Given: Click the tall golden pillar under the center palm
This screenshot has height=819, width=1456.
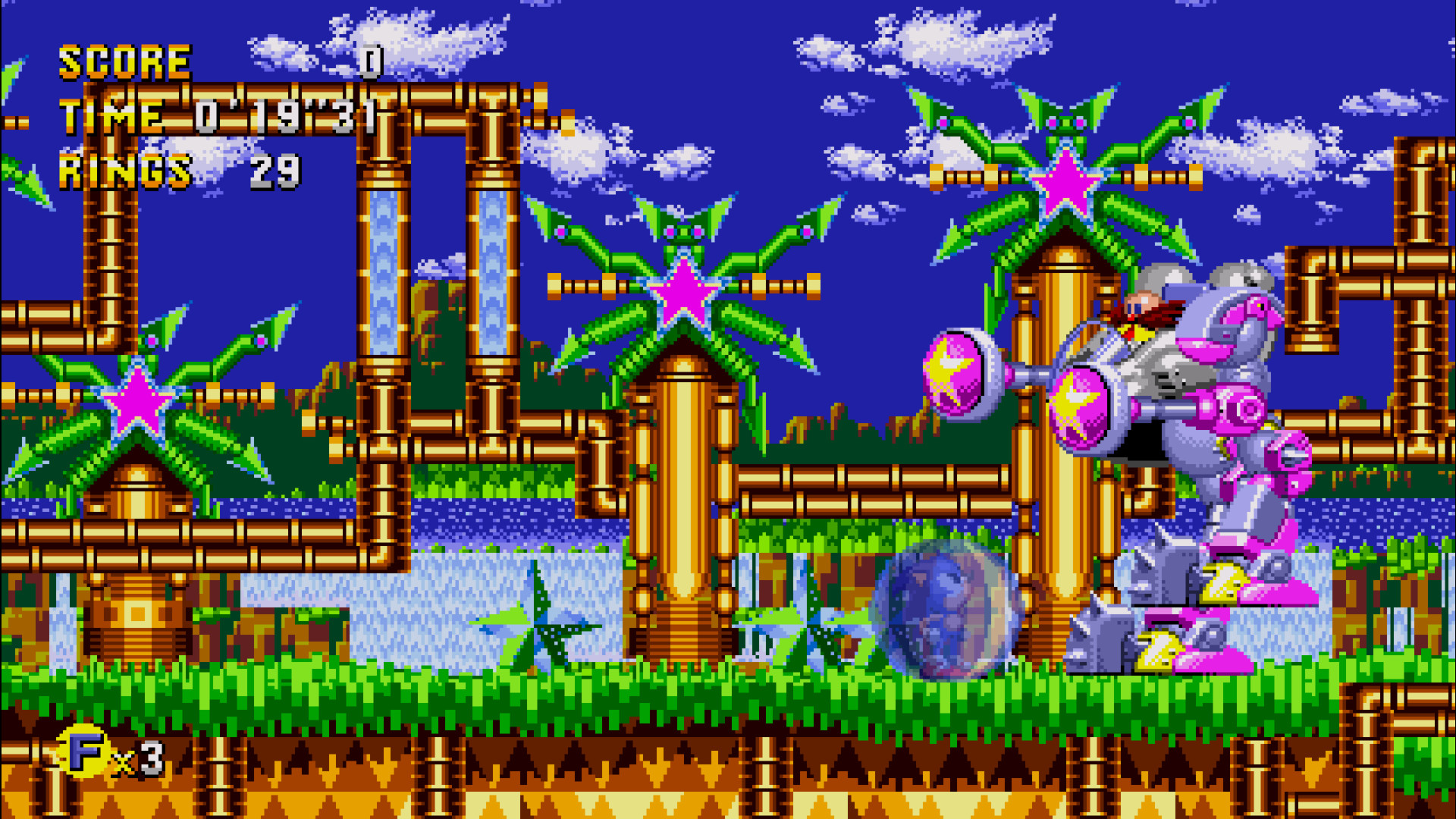Looking at the screenshot, I should 679,493.
